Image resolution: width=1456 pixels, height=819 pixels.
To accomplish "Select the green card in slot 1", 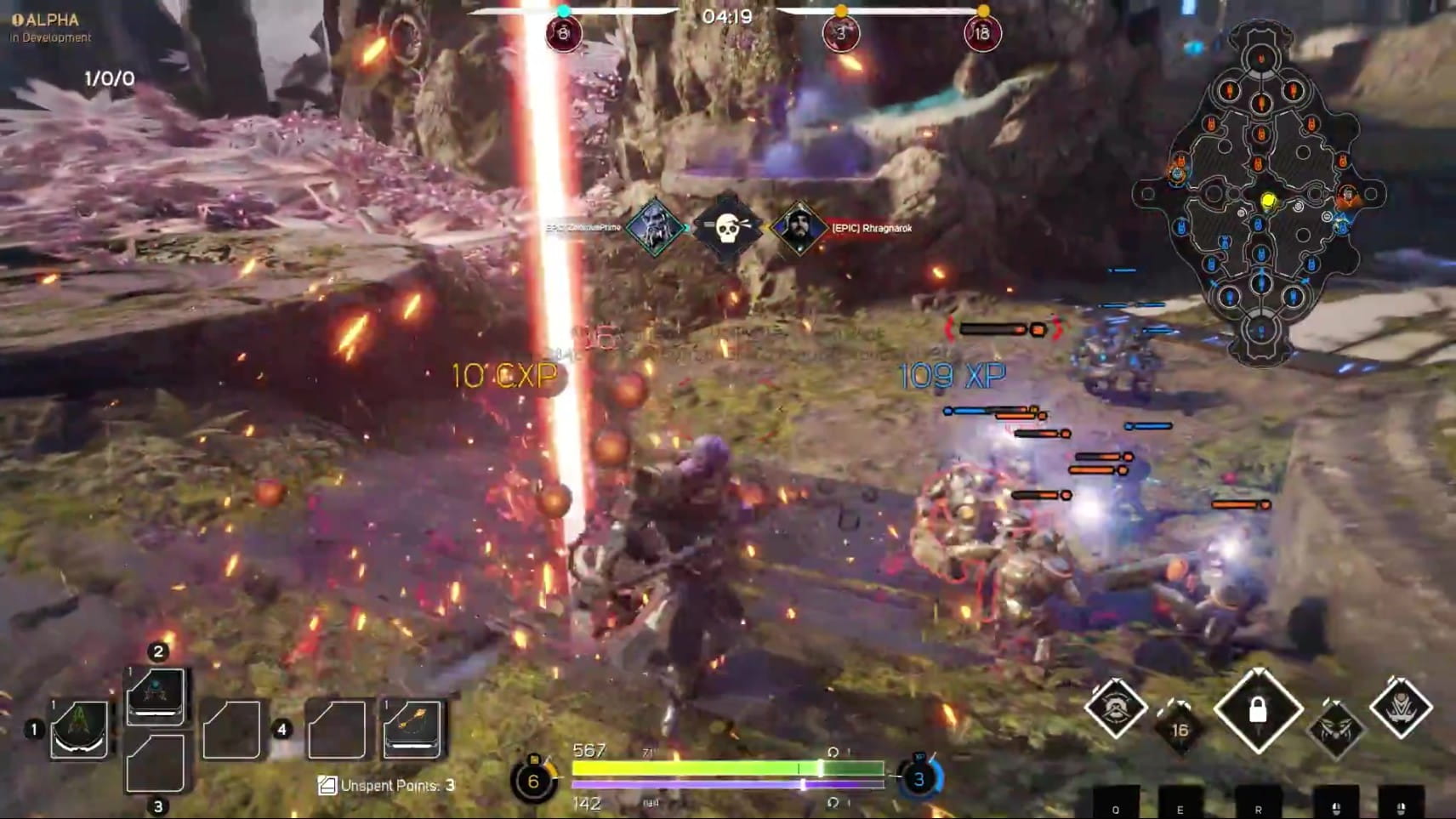I will pyautogui.click(x=79, y=729).
